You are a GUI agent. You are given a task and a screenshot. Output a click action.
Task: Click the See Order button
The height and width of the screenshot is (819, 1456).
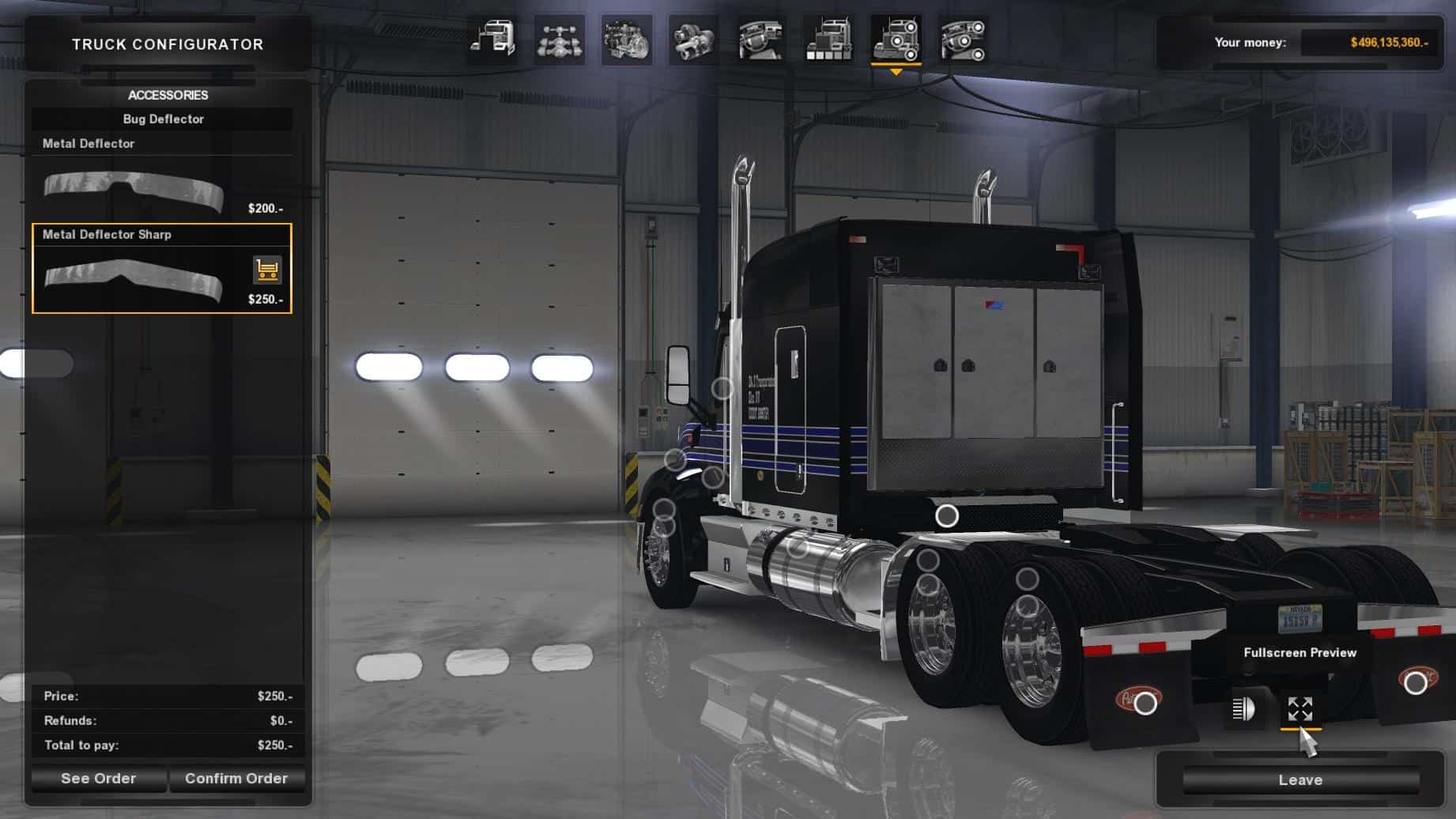coord(99,779)
